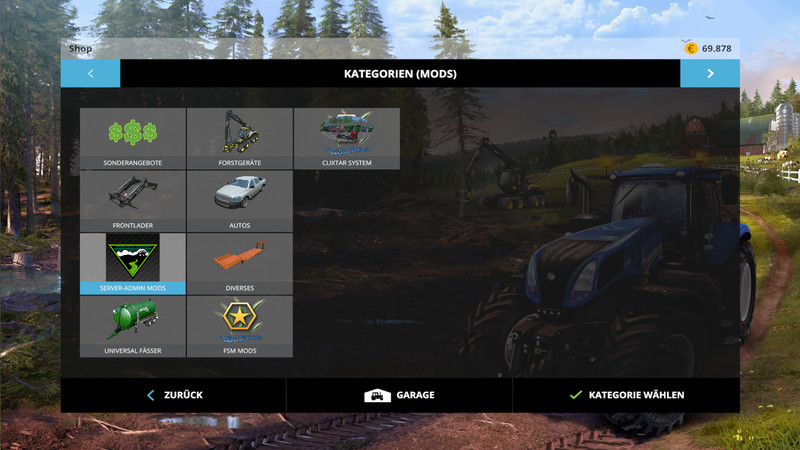Choose the Clixtar System category
The height and width of the screenshot is (450, 800).
coord(346,138)
